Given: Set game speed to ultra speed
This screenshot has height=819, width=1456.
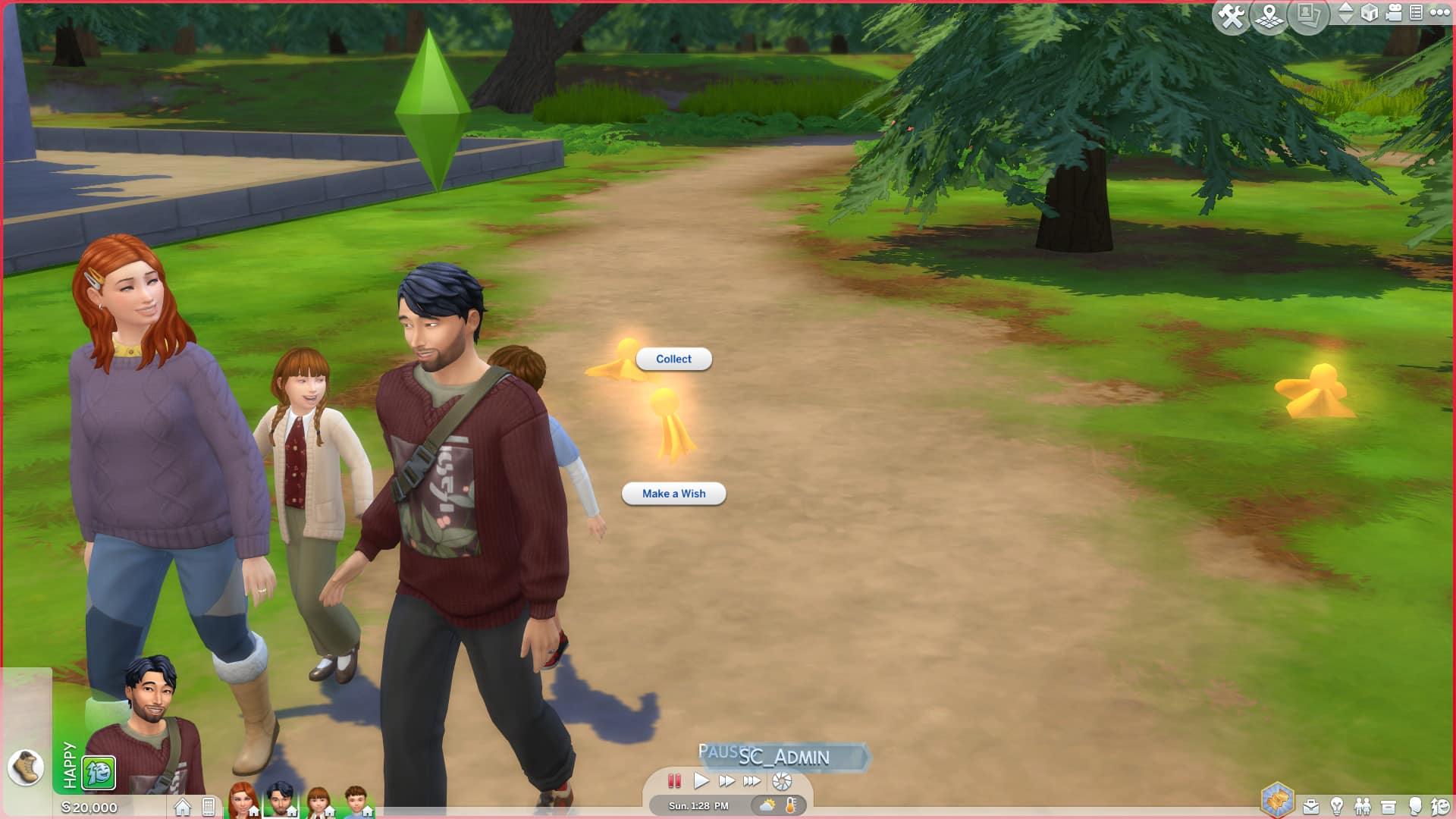Looking at the screenshot, I should pos(752,781).
